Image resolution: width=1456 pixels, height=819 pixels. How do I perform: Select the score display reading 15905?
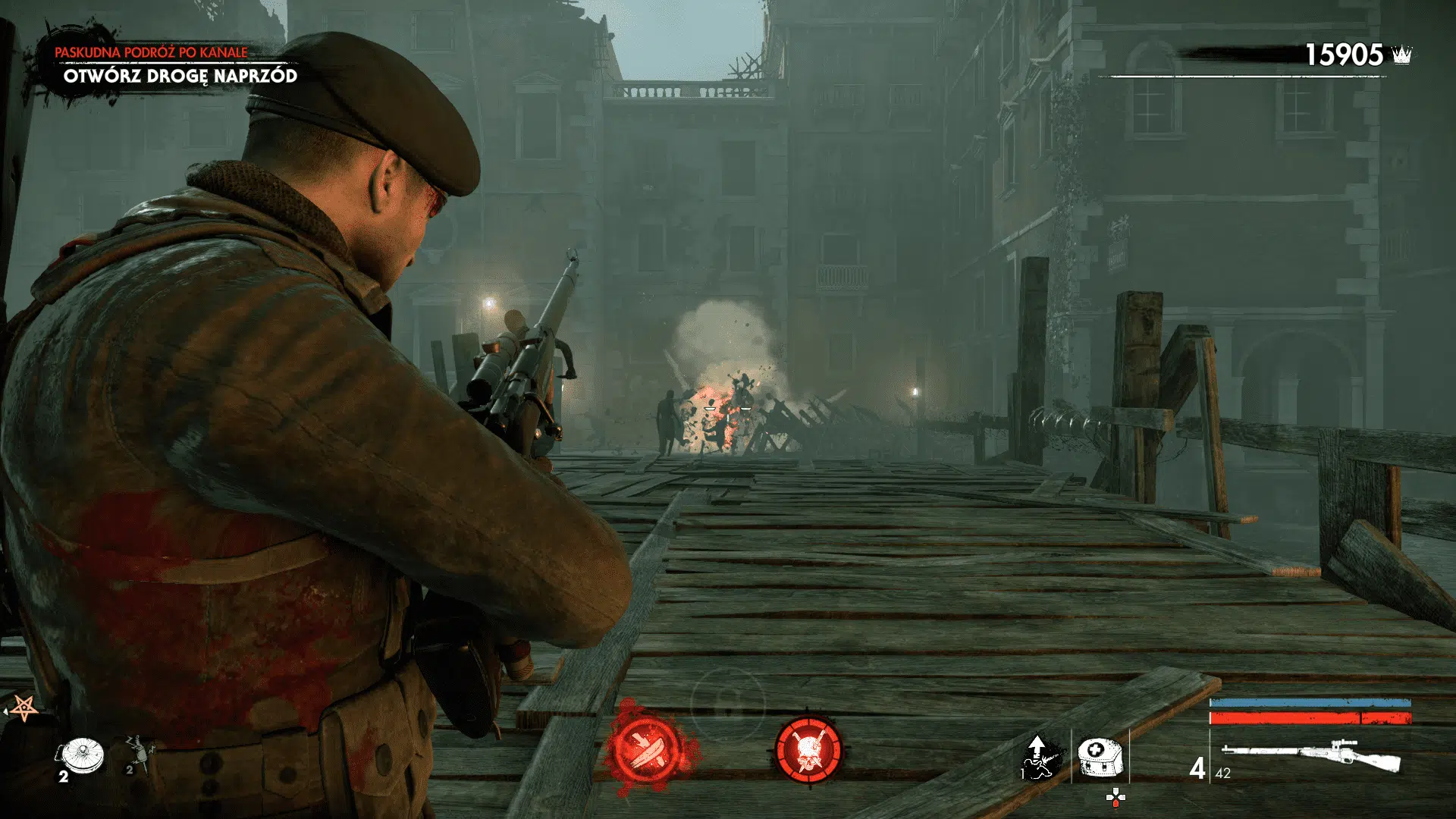(1345, 55)
